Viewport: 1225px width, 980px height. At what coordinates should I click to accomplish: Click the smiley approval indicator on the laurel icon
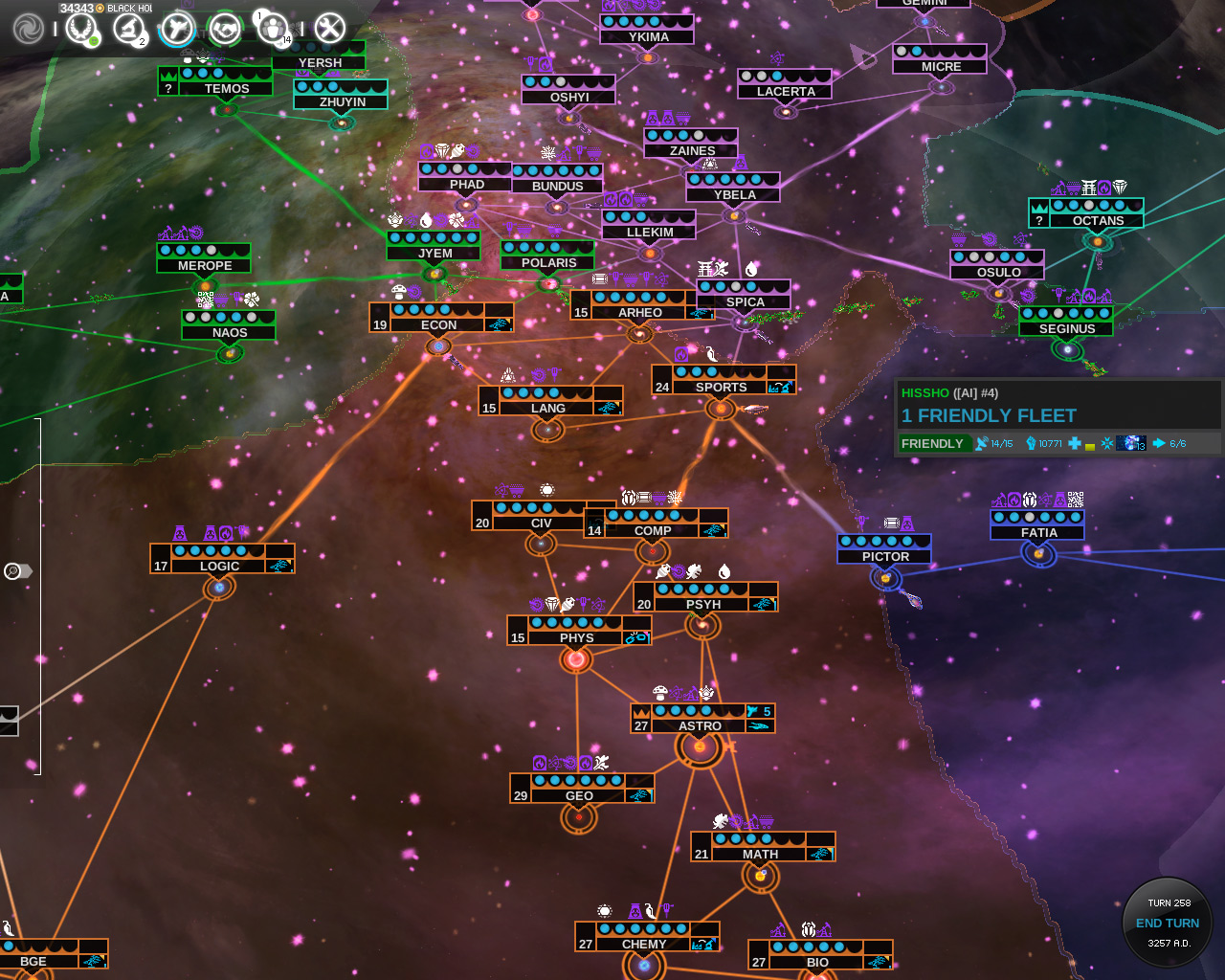93,42
